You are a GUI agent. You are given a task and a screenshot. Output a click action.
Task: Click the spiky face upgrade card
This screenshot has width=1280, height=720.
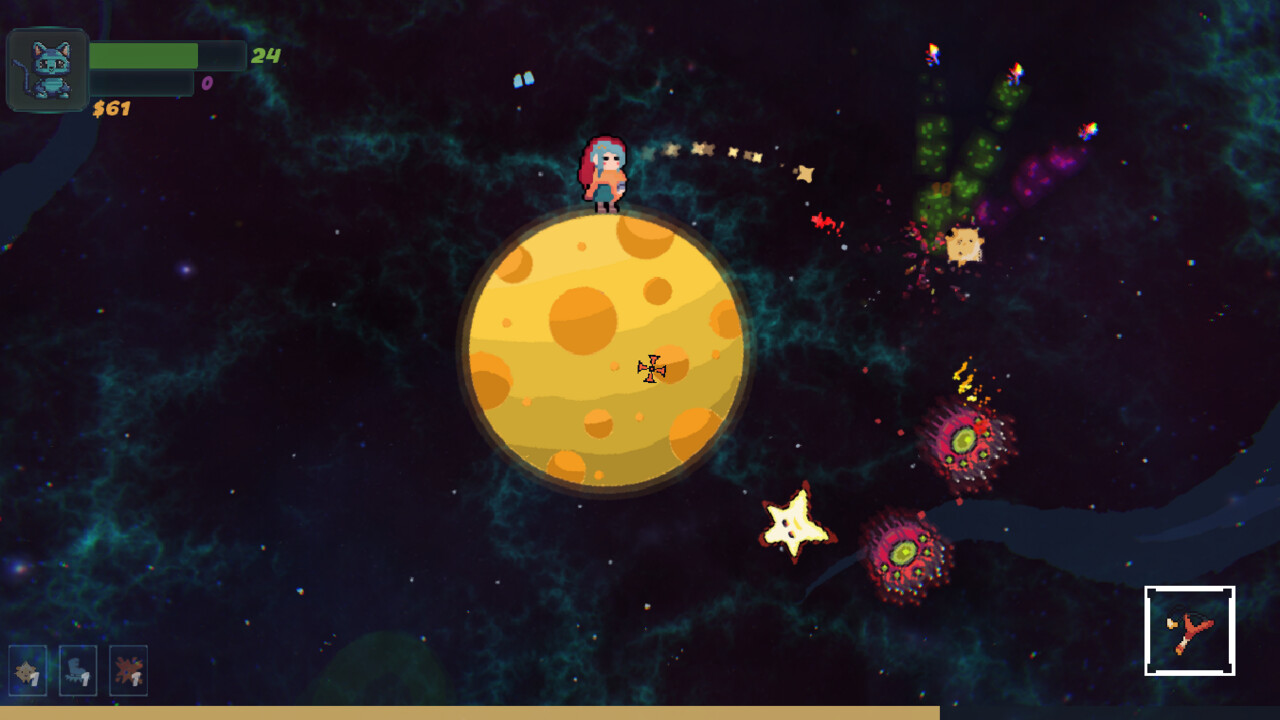(28, 670)
